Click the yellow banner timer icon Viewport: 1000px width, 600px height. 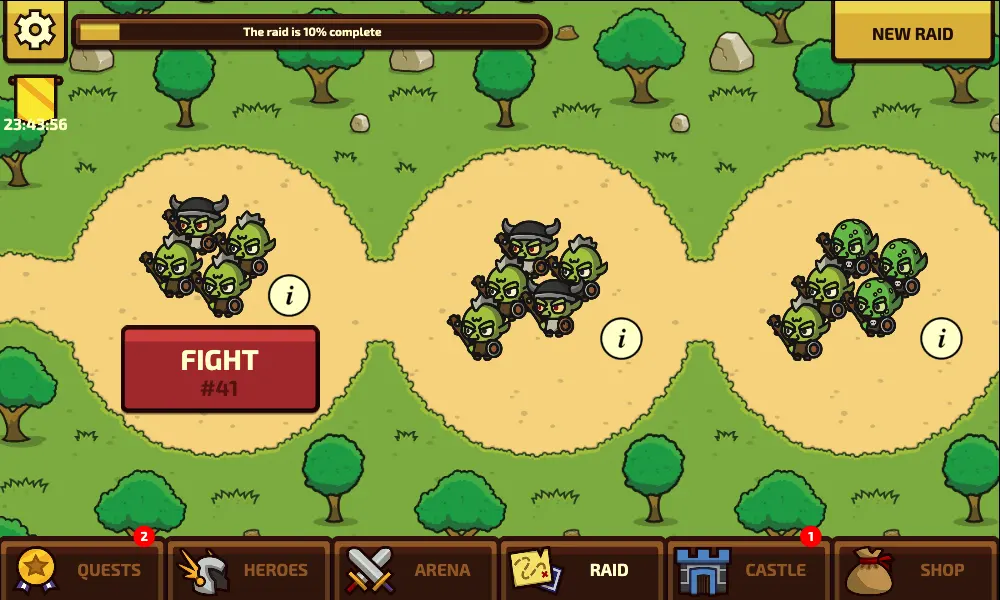[x=35, y=101]
